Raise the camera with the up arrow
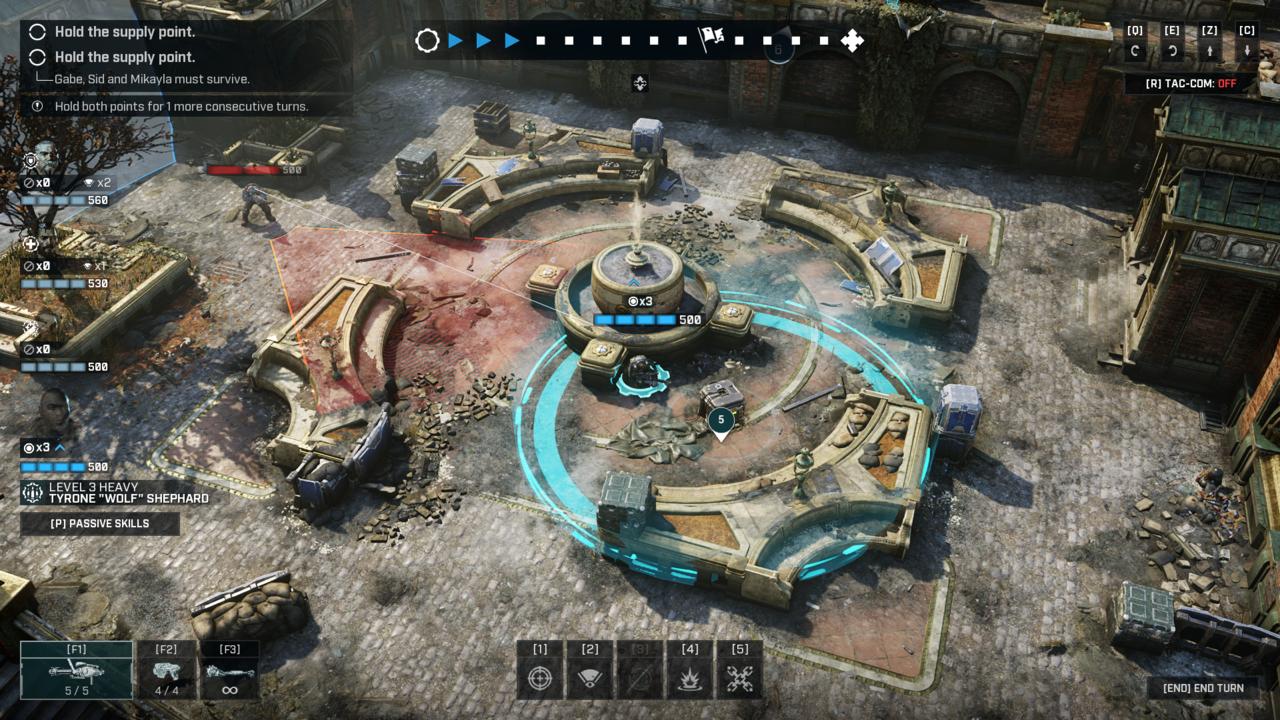This screenshot has height=720, width=1280. click(x=1210, y=51)
